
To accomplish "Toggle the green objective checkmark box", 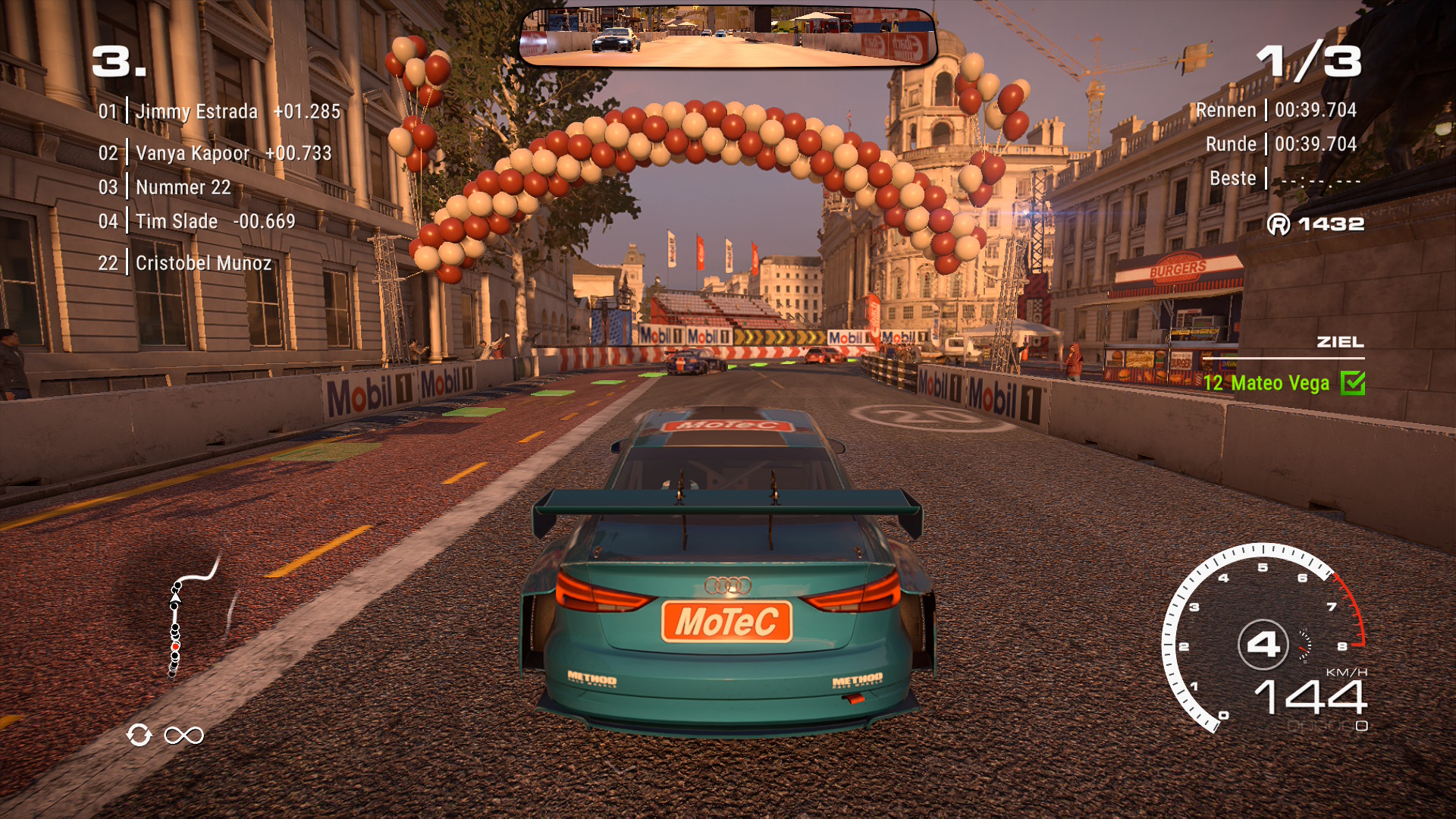I will pos(1352,384).
